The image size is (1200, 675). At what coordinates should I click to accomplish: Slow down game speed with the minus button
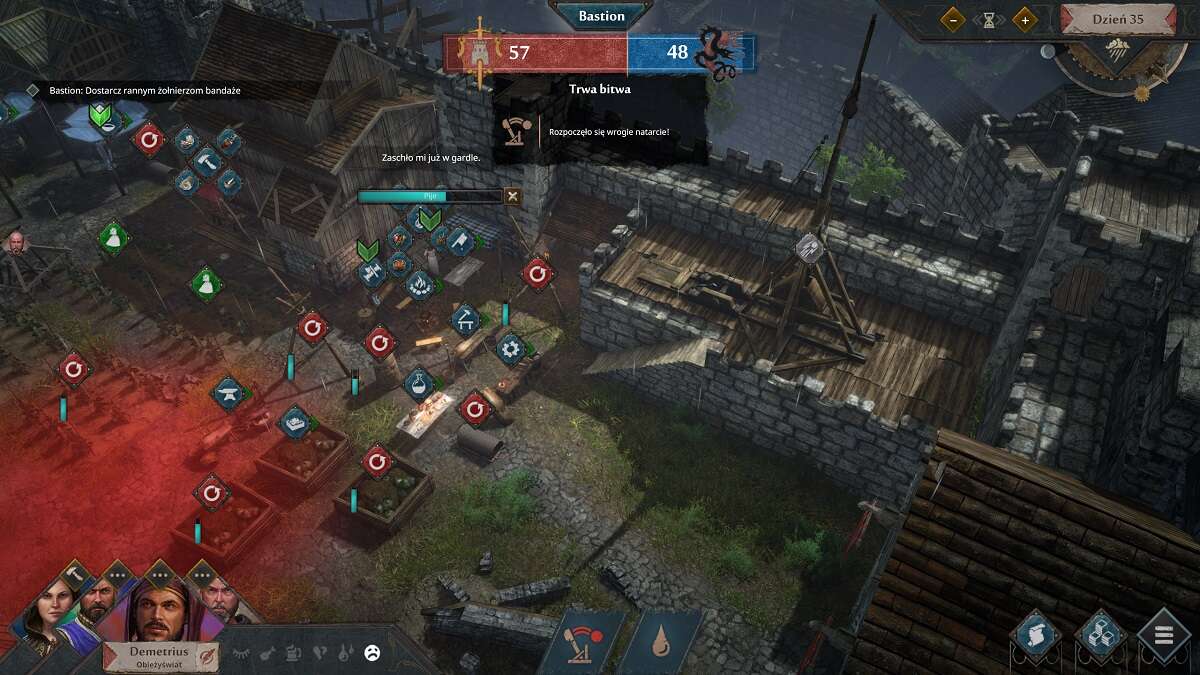pos(953,19)
